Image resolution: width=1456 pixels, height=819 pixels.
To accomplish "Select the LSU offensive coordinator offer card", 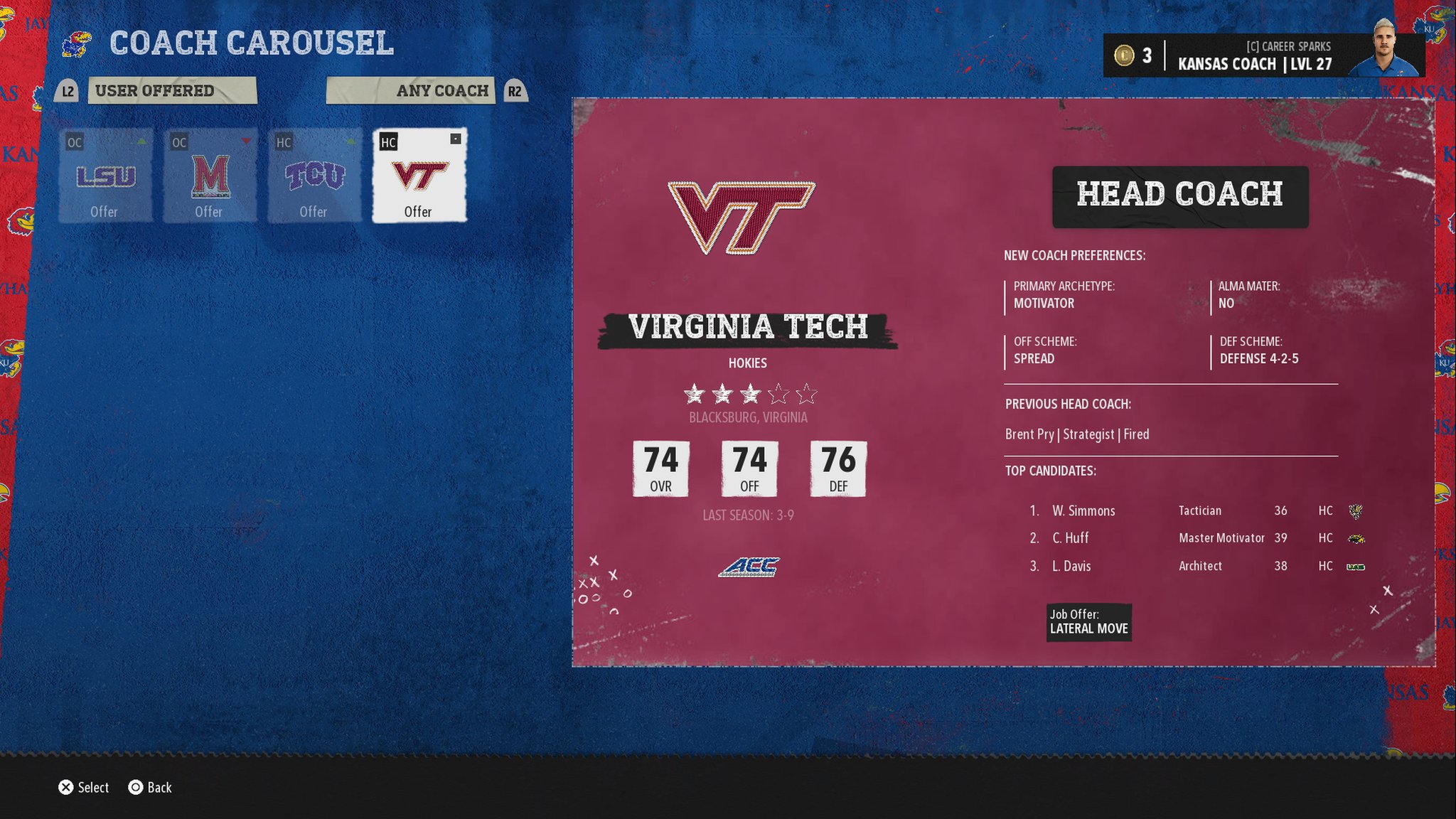I will (x=105, y=176).
